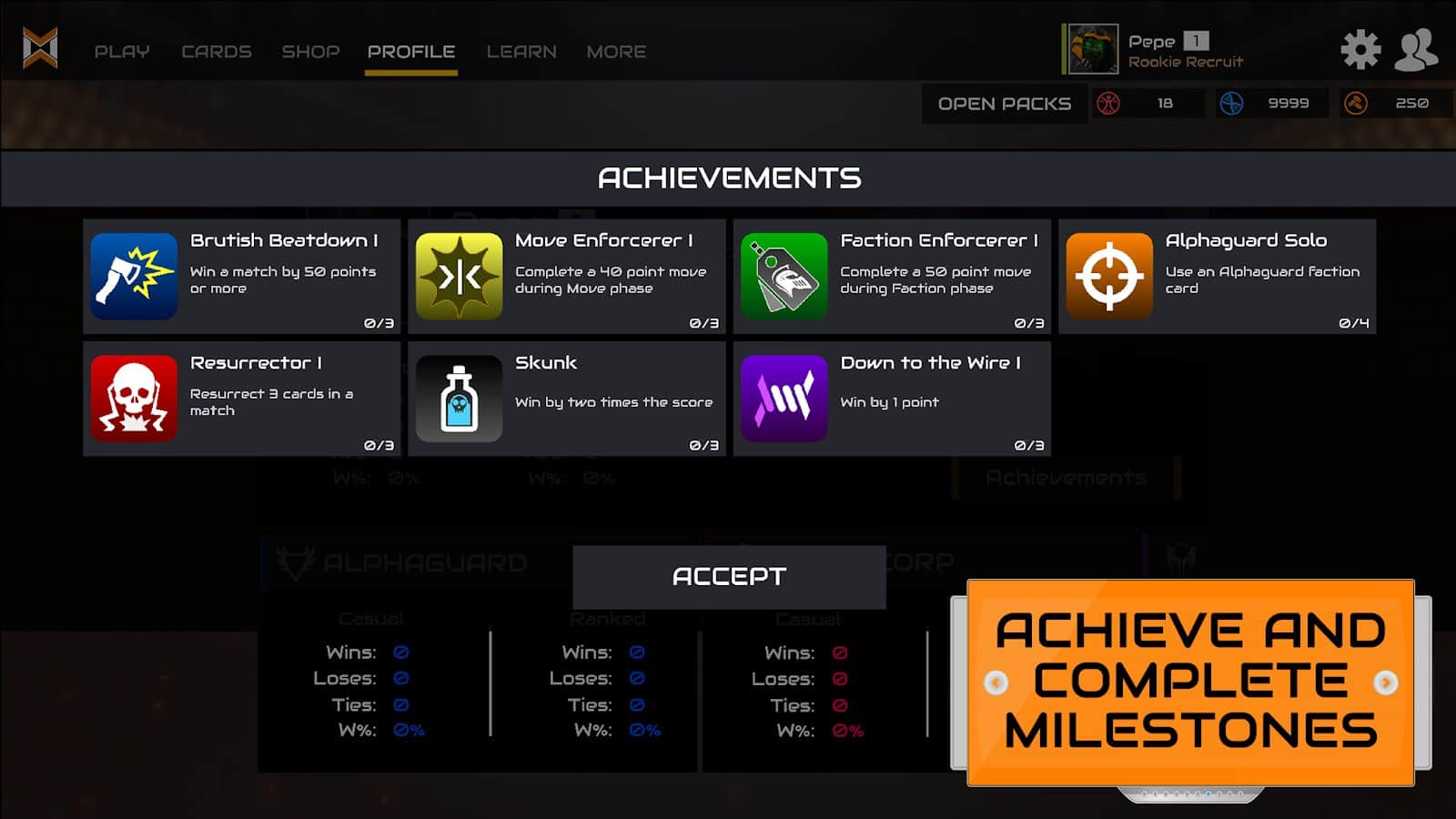
Task: Open the Learn section
Action: coord(521,52)
